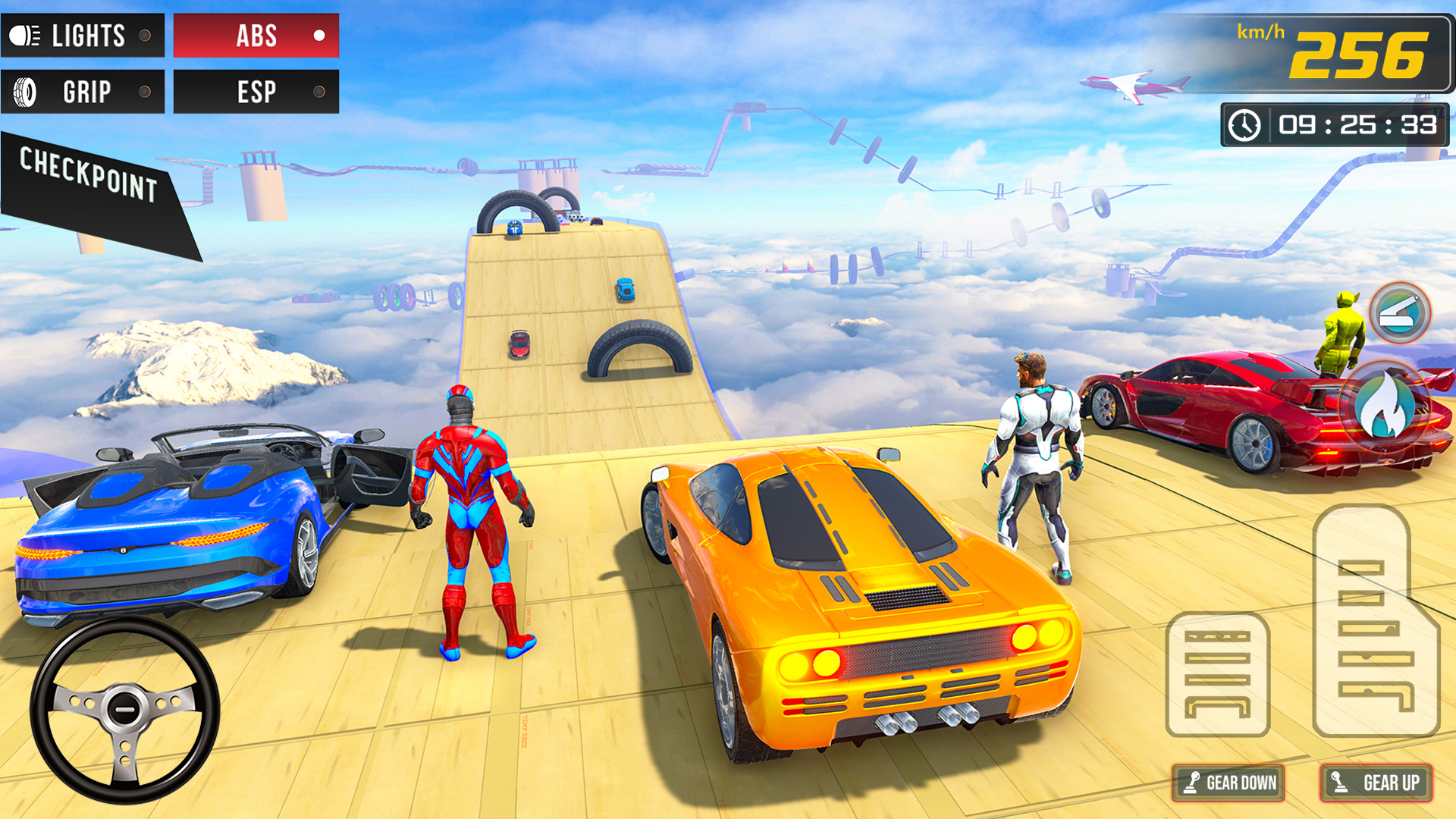The height and width of the screenshot is (819, 1456).
Task: Click the tire icon on GRIP button
Action: point(24,92)
